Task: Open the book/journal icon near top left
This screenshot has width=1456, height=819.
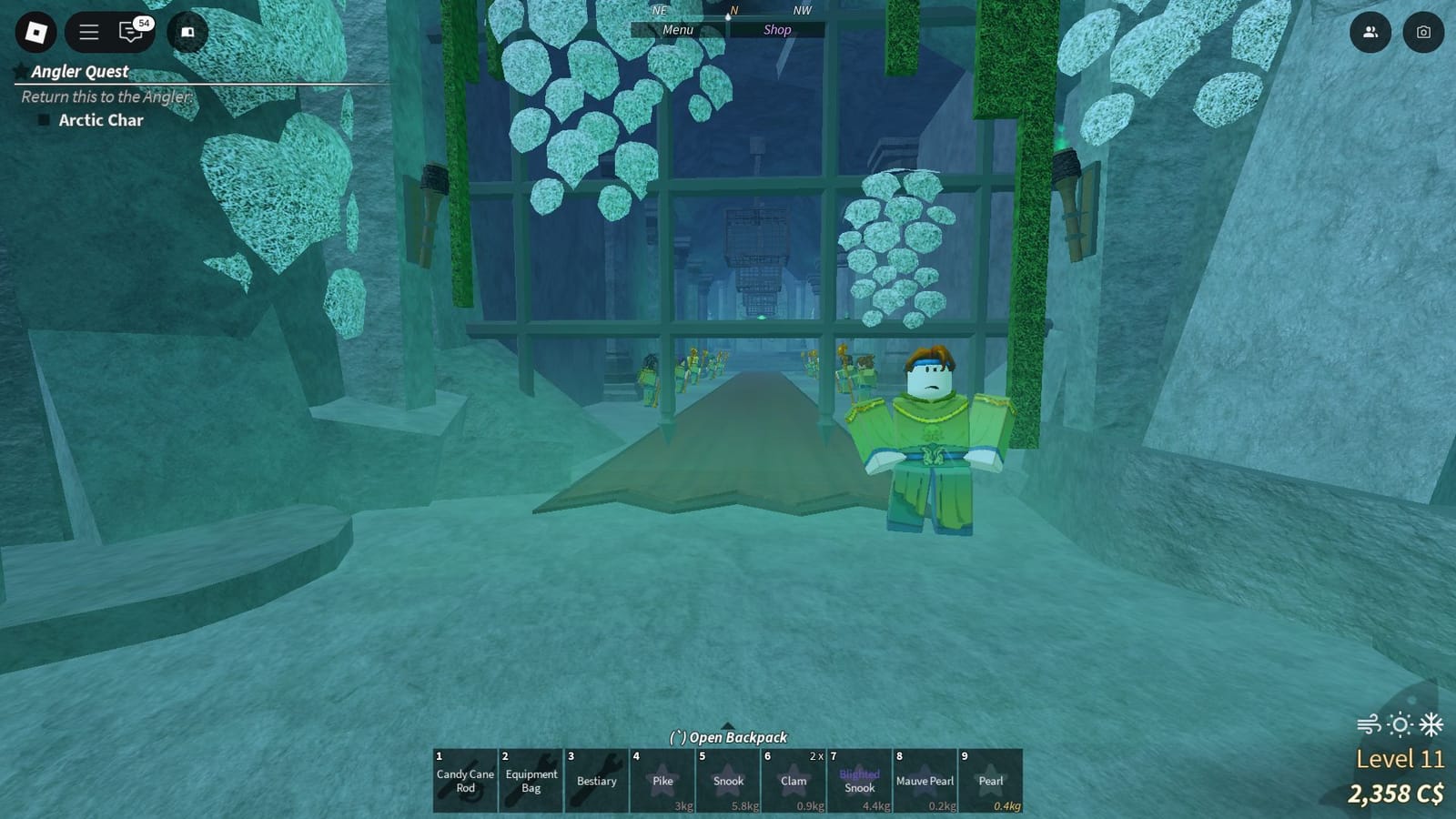Action: point(187,32)
